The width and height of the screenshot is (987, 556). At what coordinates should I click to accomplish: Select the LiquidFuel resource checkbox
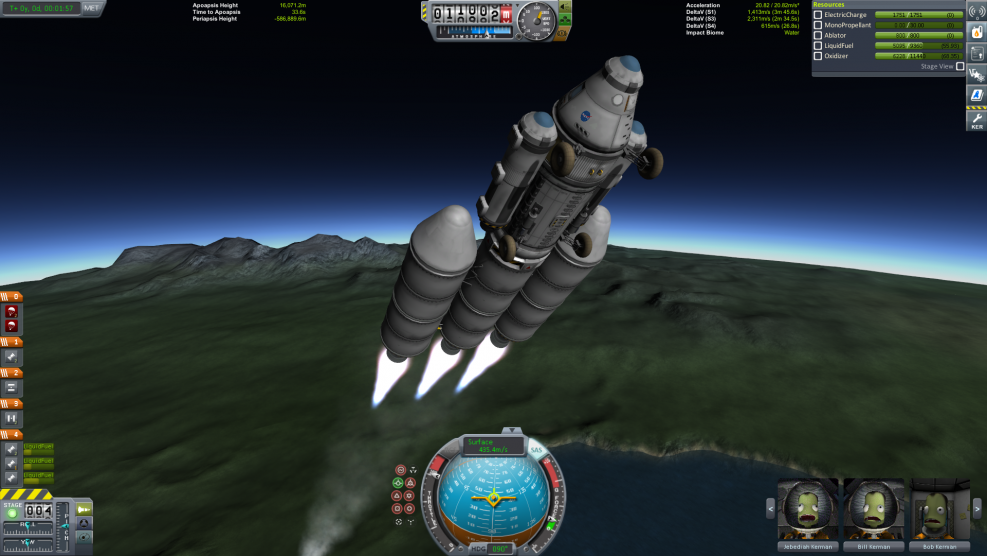(818, 46)
